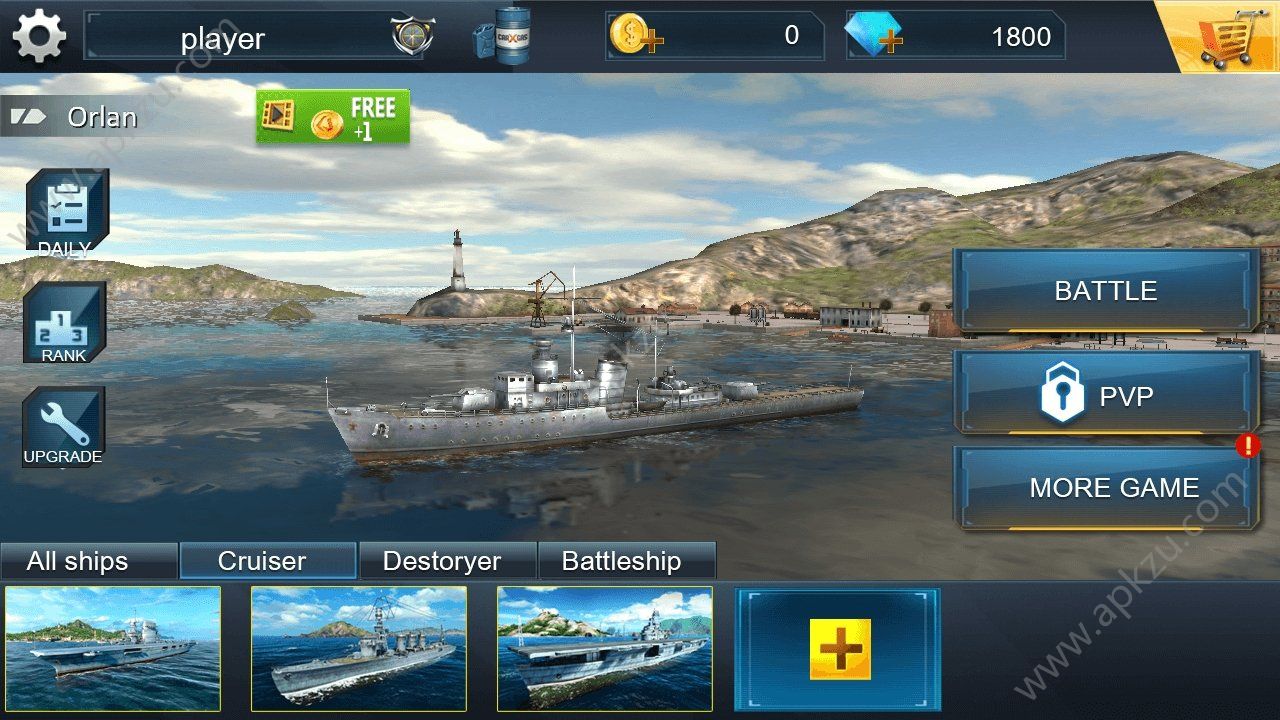Switch to the All ships tab
Image resolution: width=1280 pixels, height=720 pixels.
click(x=89, y=561)
